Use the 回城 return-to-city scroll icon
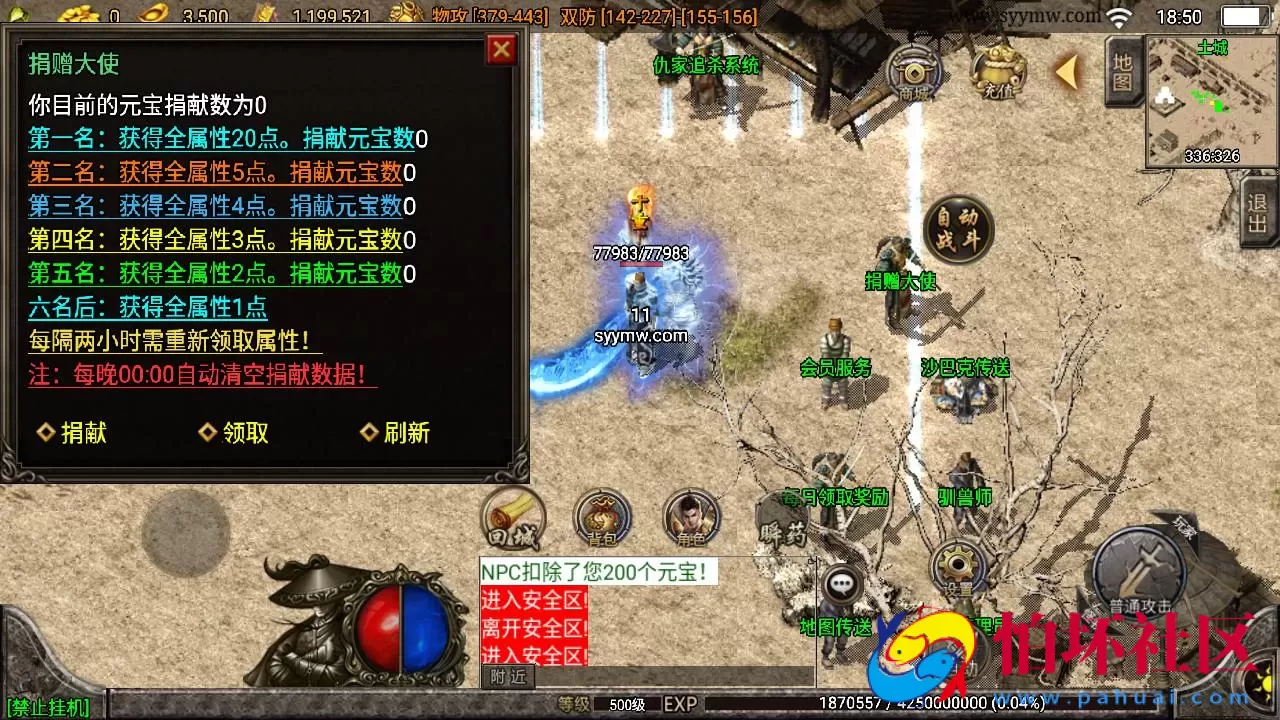The image size is (1280, 720). (513, 517)
